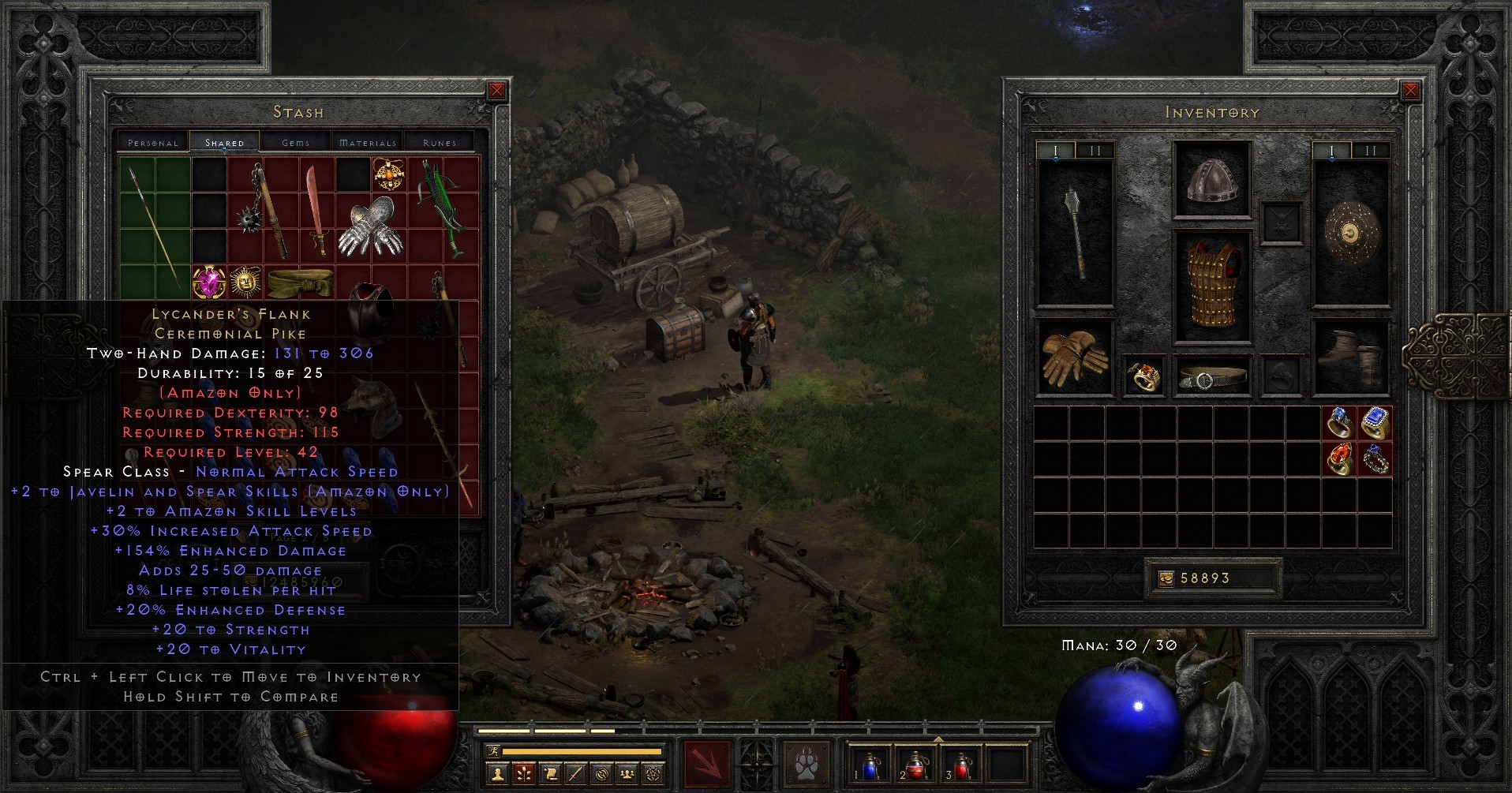Image resolution: width=1512 pixels, height=793 pixels.
Task: Open the game menu pentagram icon
Action: (x=652, y=774)
